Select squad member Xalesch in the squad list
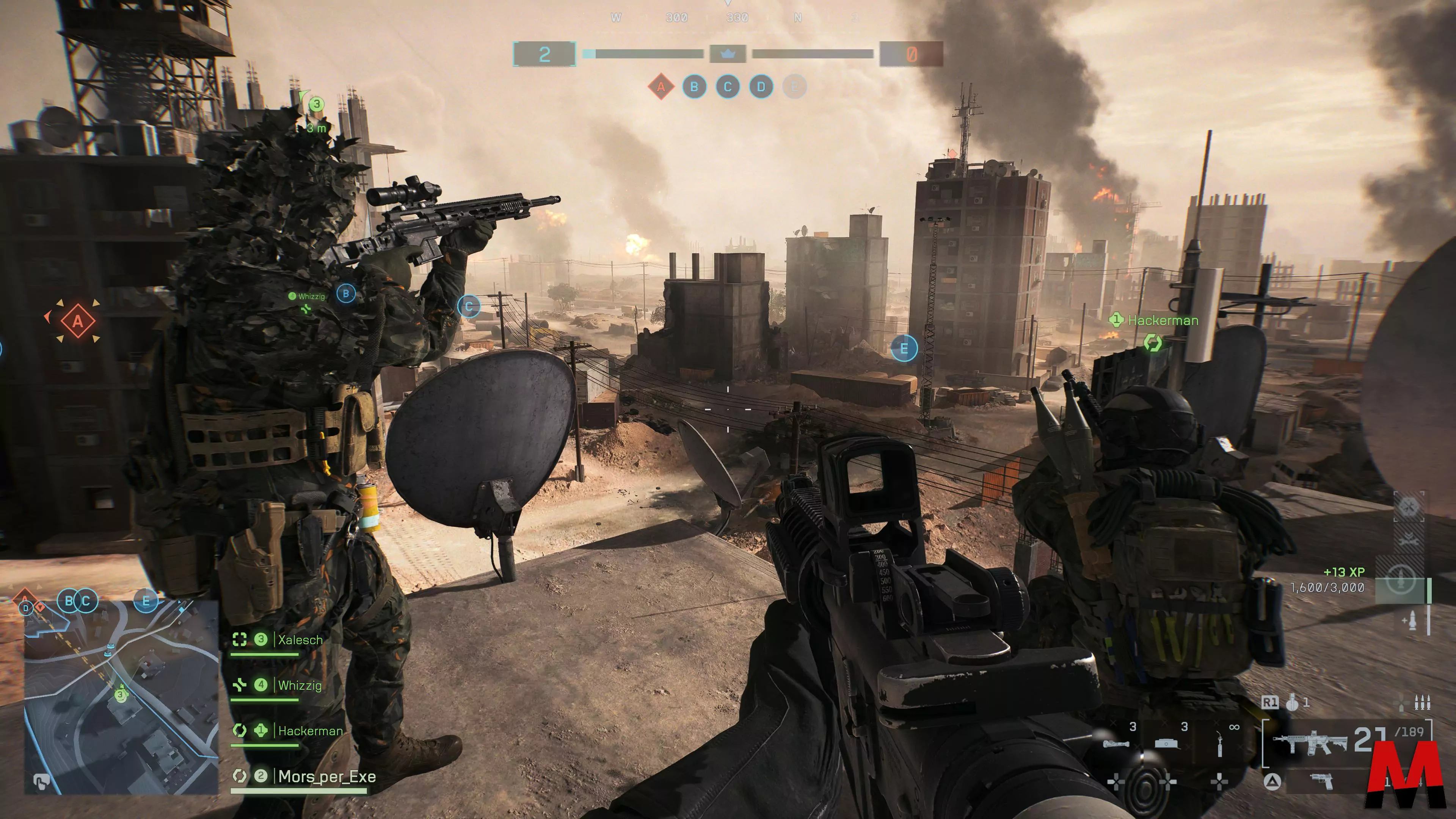This screenshot has height=819, width=1456. pyautogui.click(x=300, y=640)
